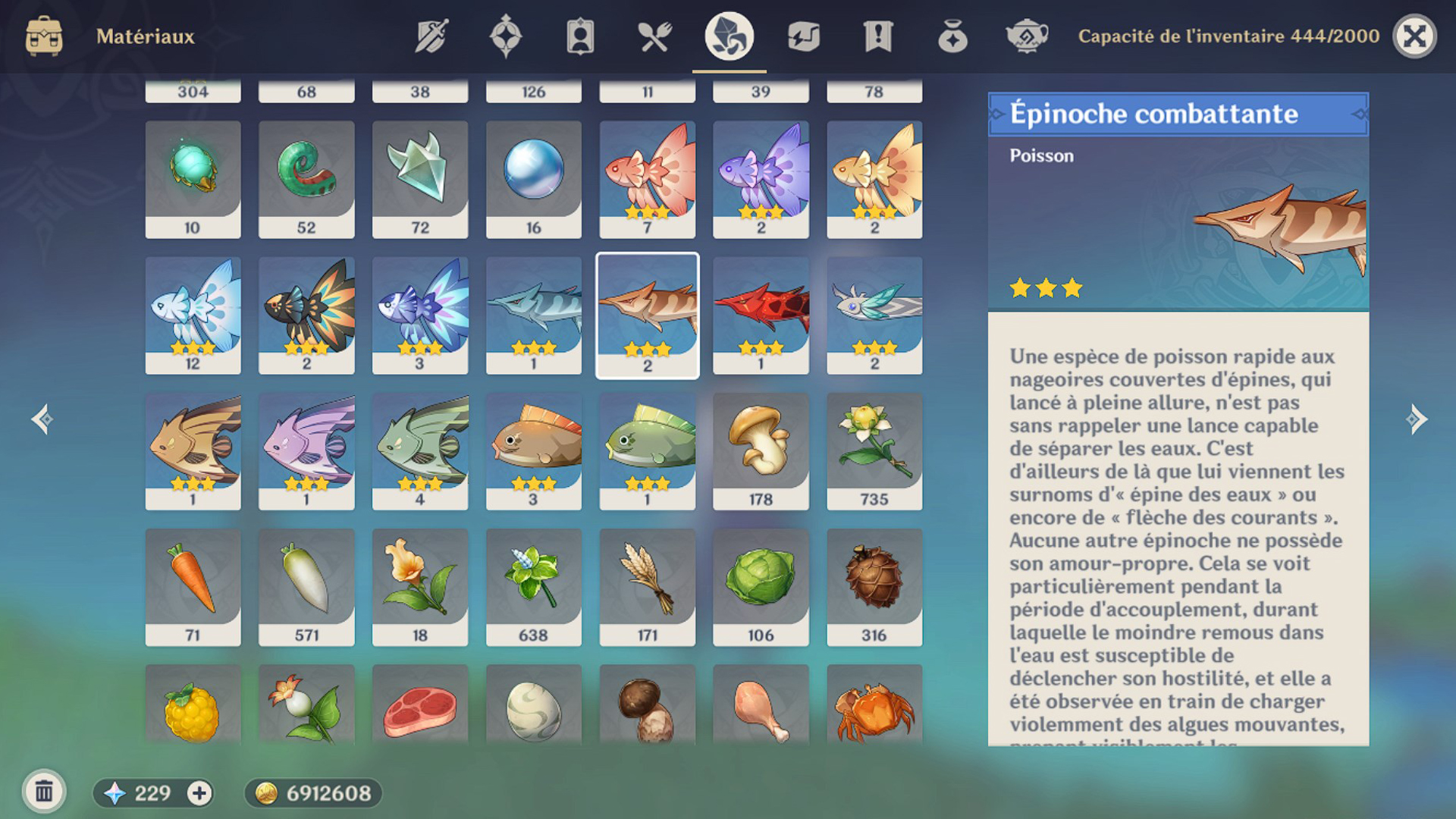Open the trash bin at bottom left
Screen dimensions: 1456x819
[x=45, y=792]
